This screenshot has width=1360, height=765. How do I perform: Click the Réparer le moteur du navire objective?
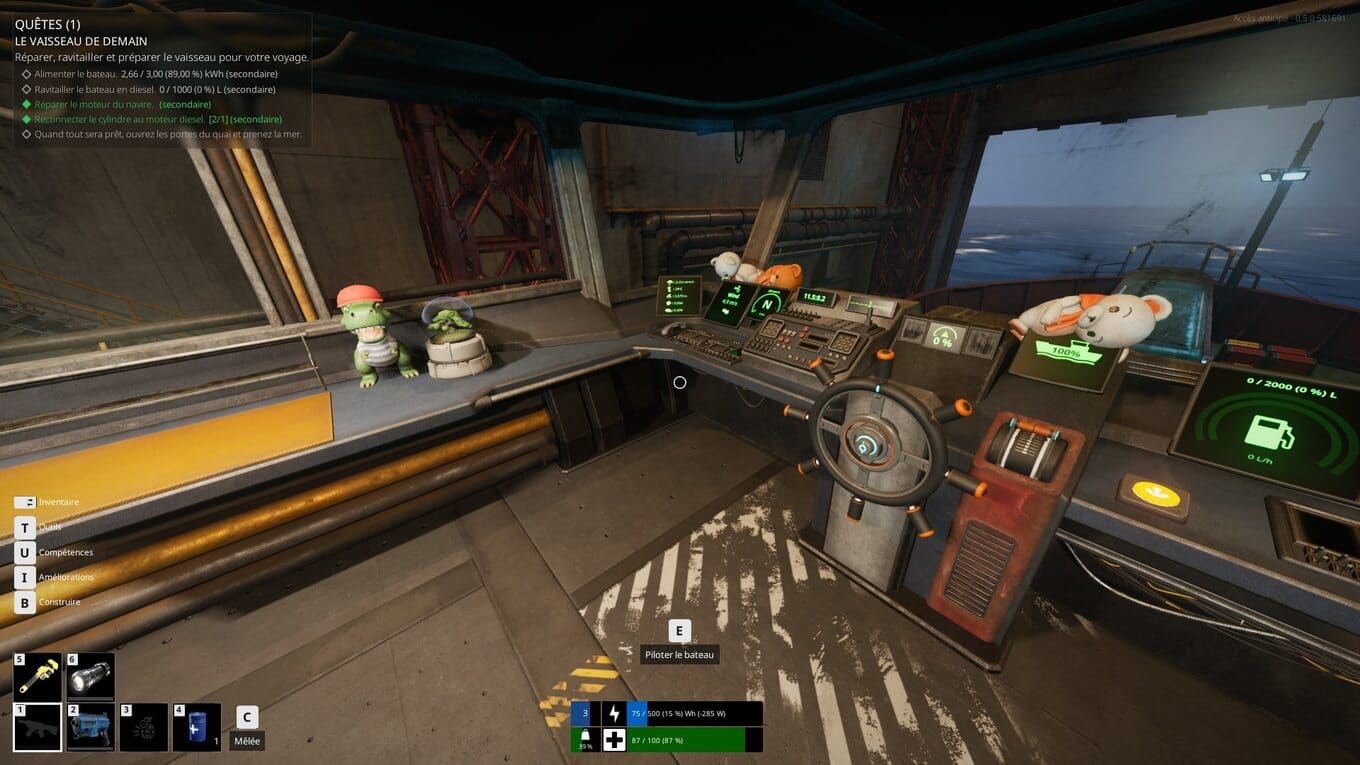tap(122, 104)
